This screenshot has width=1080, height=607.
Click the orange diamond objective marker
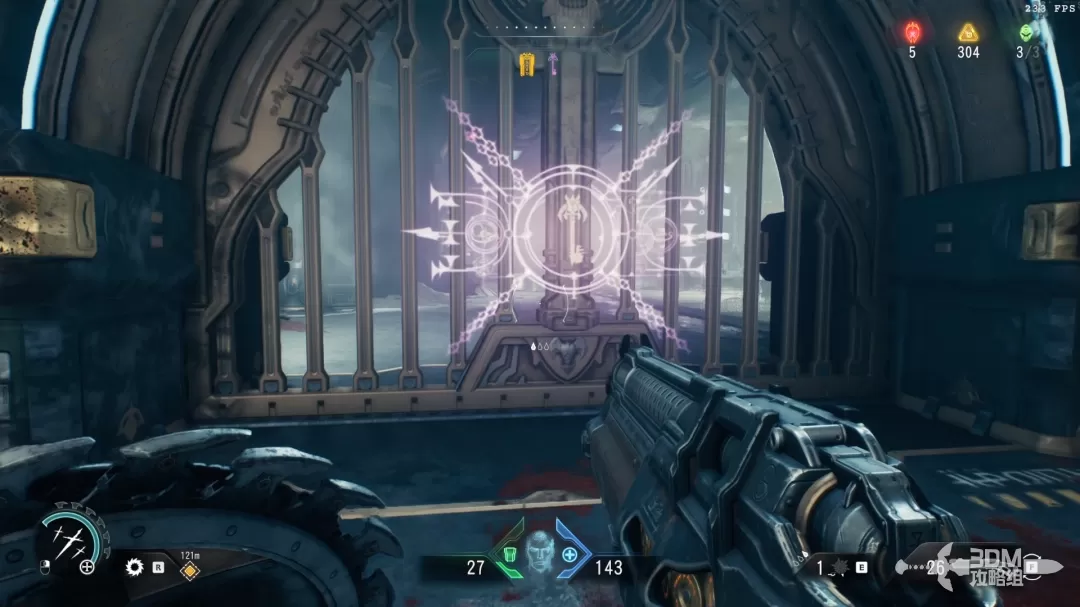click(186, 571)
